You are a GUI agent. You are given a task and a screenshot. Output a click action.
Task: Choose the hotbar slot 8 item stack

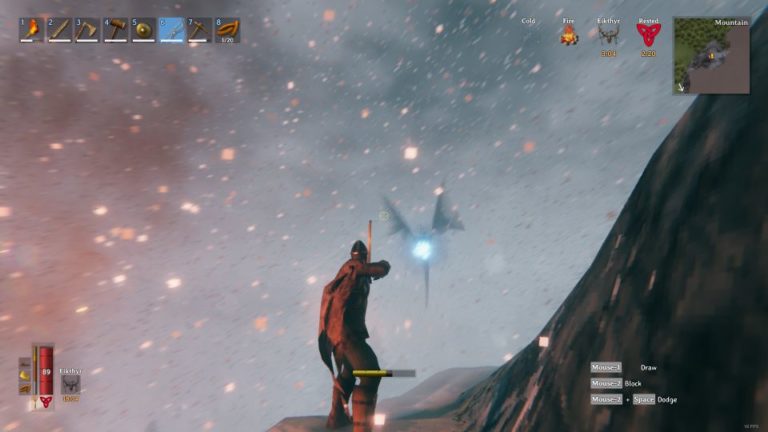click(x=227, y=30)
